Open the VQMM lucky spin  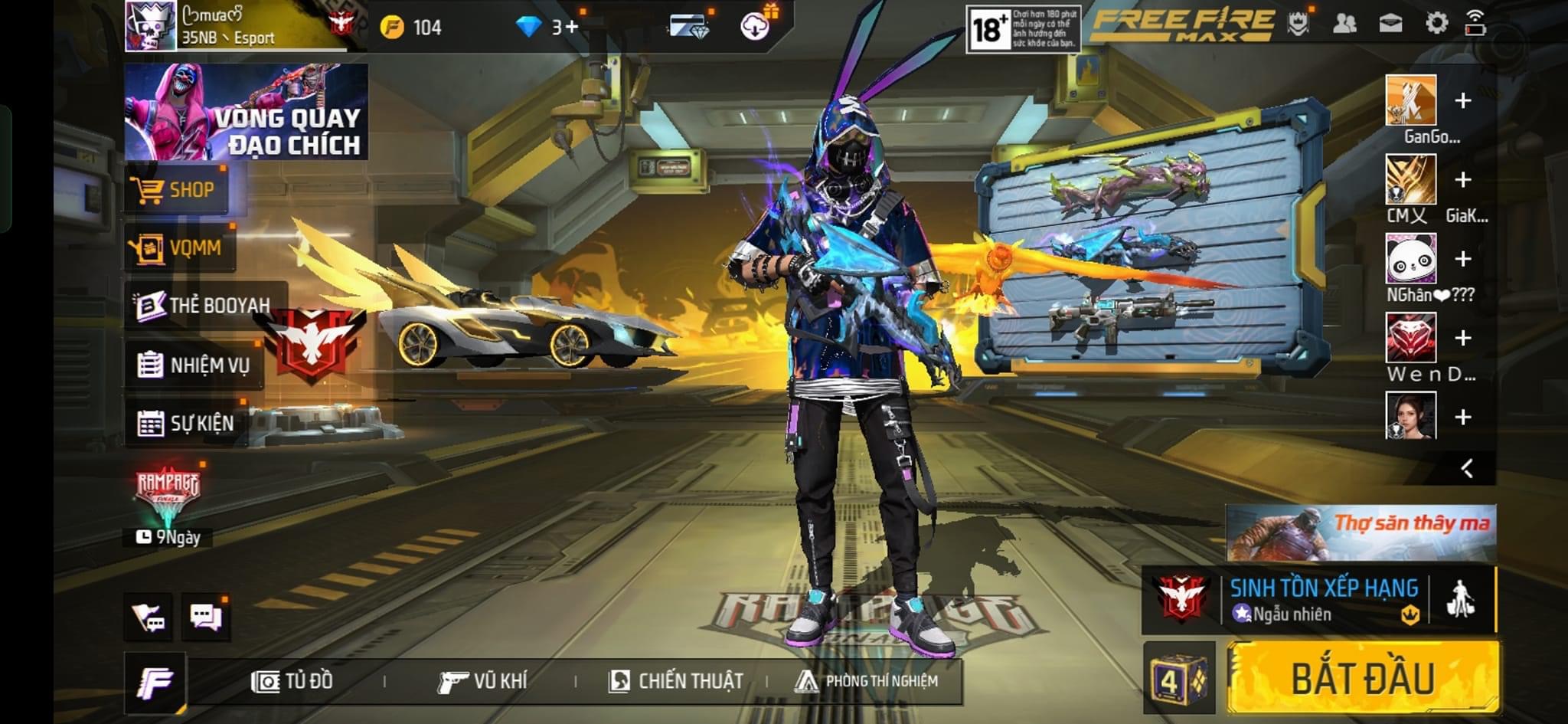click(x=179, y=247)
